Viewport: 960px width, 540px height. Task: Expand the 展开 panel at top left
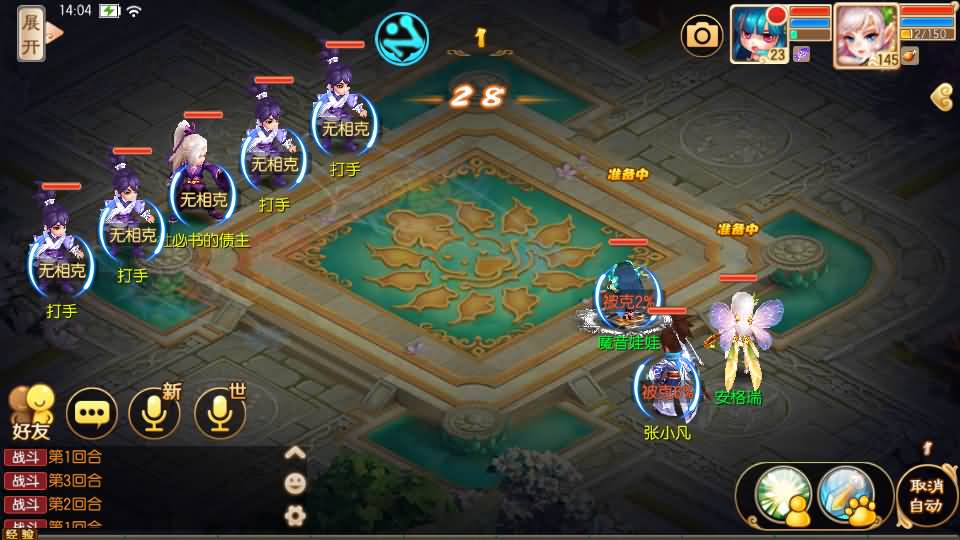[32, 34]
